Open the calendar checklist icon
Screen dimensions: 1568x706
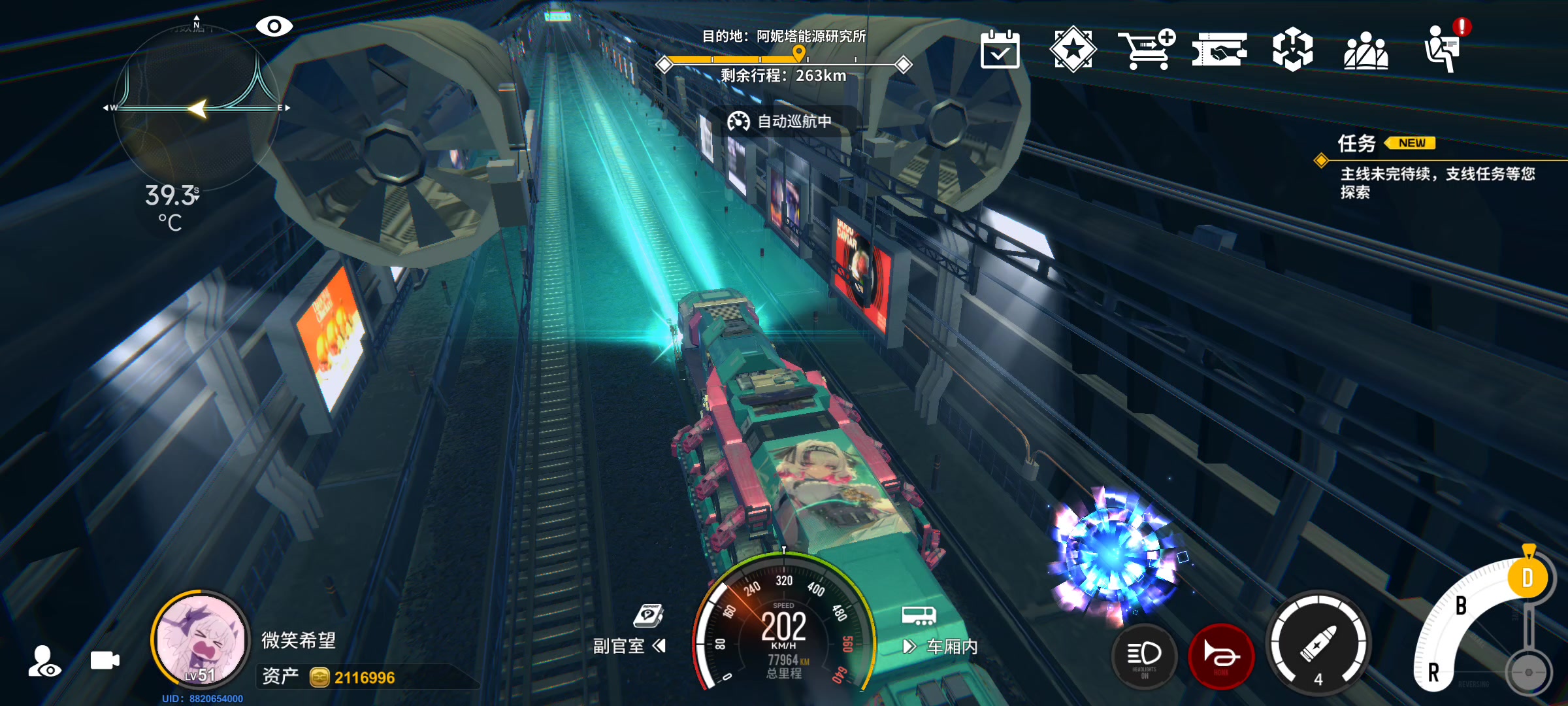1000,50
